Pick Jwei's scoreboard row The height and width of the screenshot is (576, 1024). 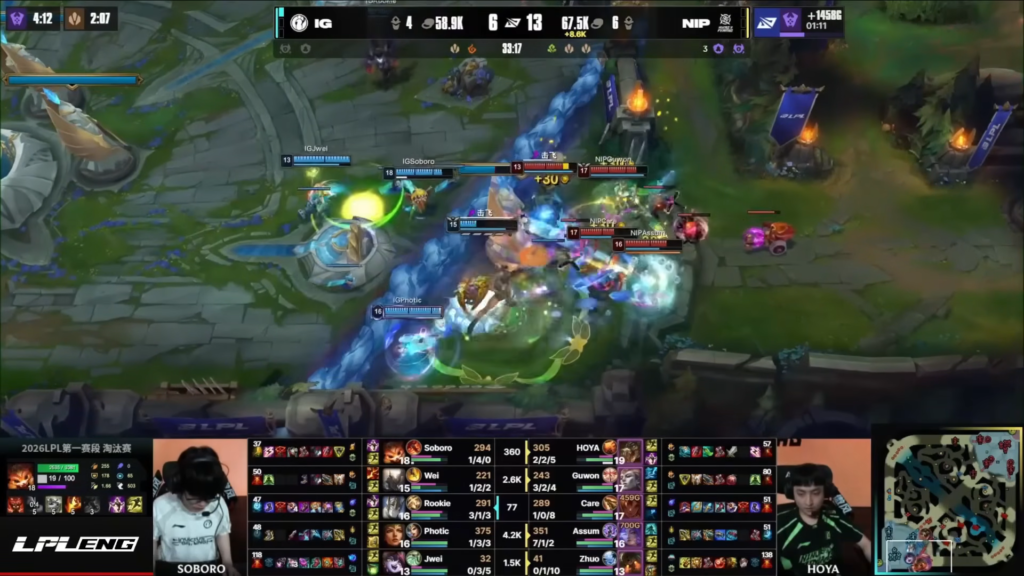coord(440,562)
